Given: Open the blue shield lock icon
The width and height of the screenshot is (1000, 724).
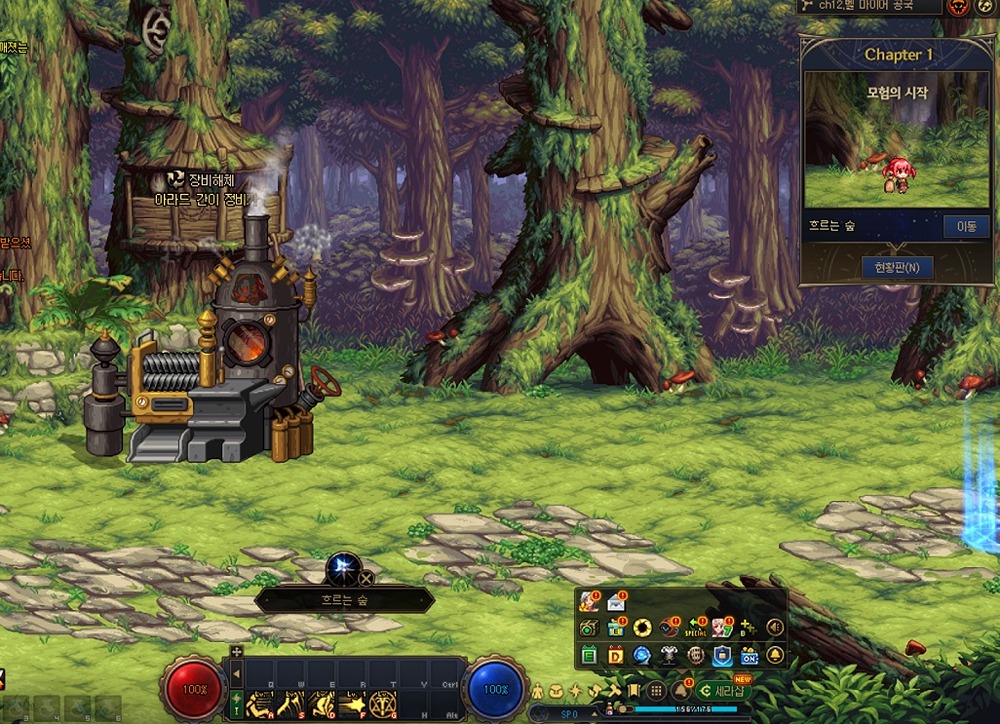Looking at the screenshot, I should pyautogui.click(x=722, y=656).
